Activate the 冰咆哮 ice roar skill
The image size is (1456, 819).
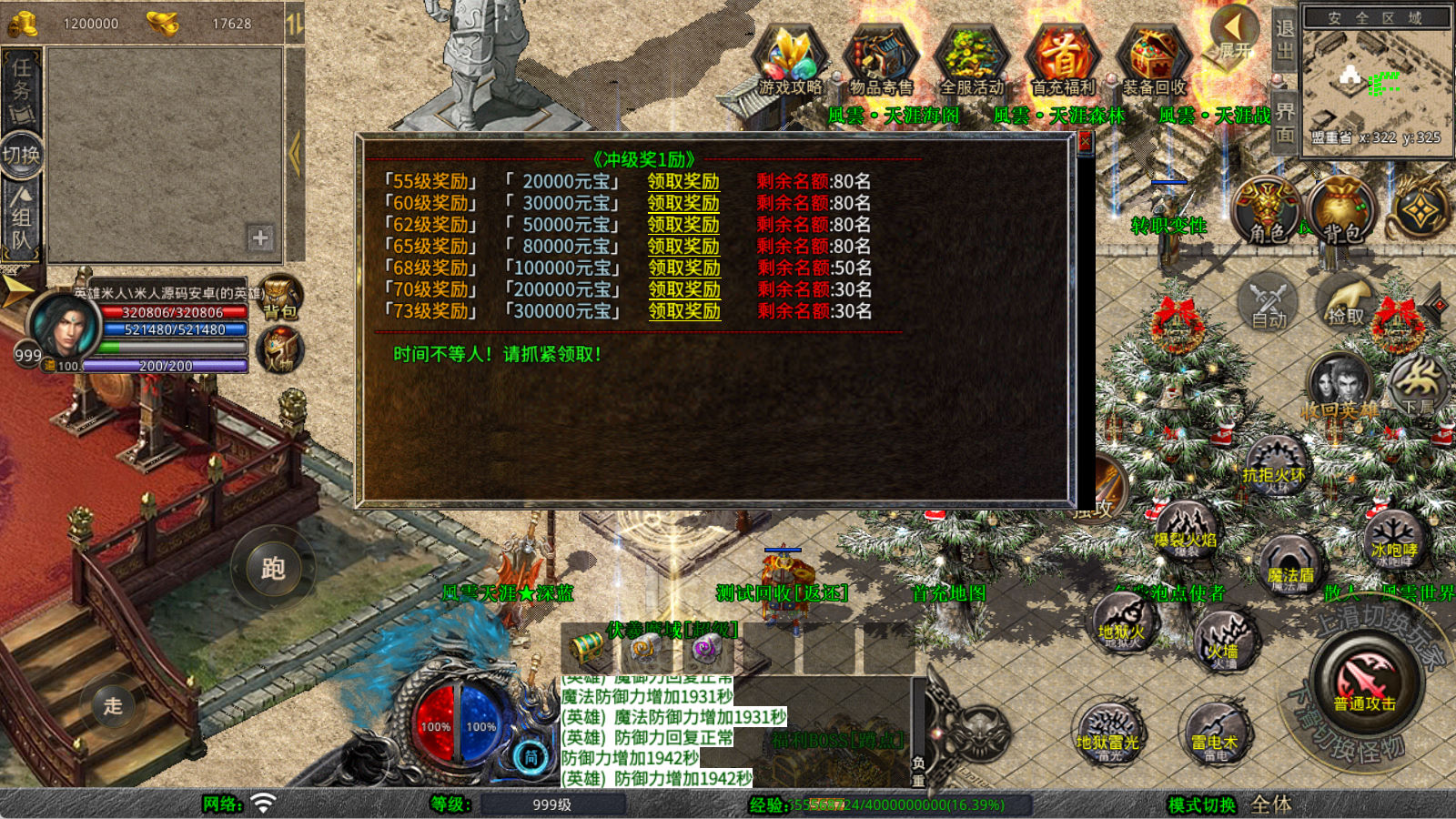tap(1394, 540)
